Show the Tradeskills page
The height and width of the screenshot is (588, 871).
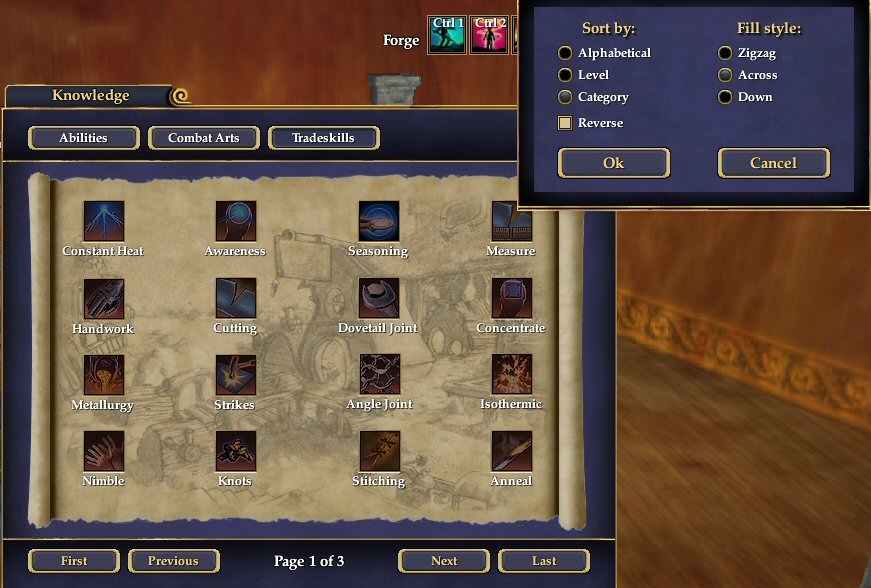[x=323, y=138]
